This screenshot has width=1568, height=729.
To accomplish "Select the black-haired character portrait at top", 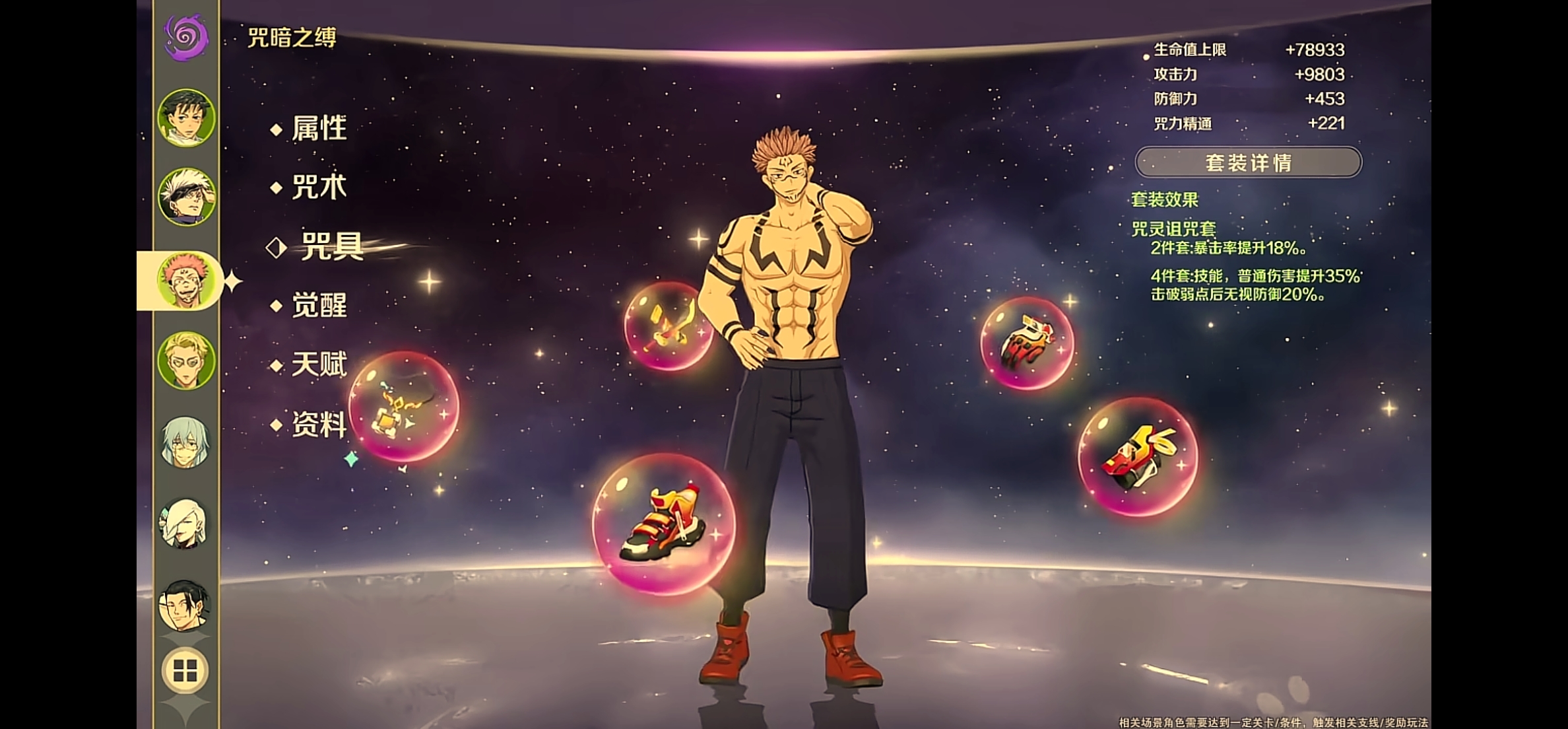I will pos(186,118).
